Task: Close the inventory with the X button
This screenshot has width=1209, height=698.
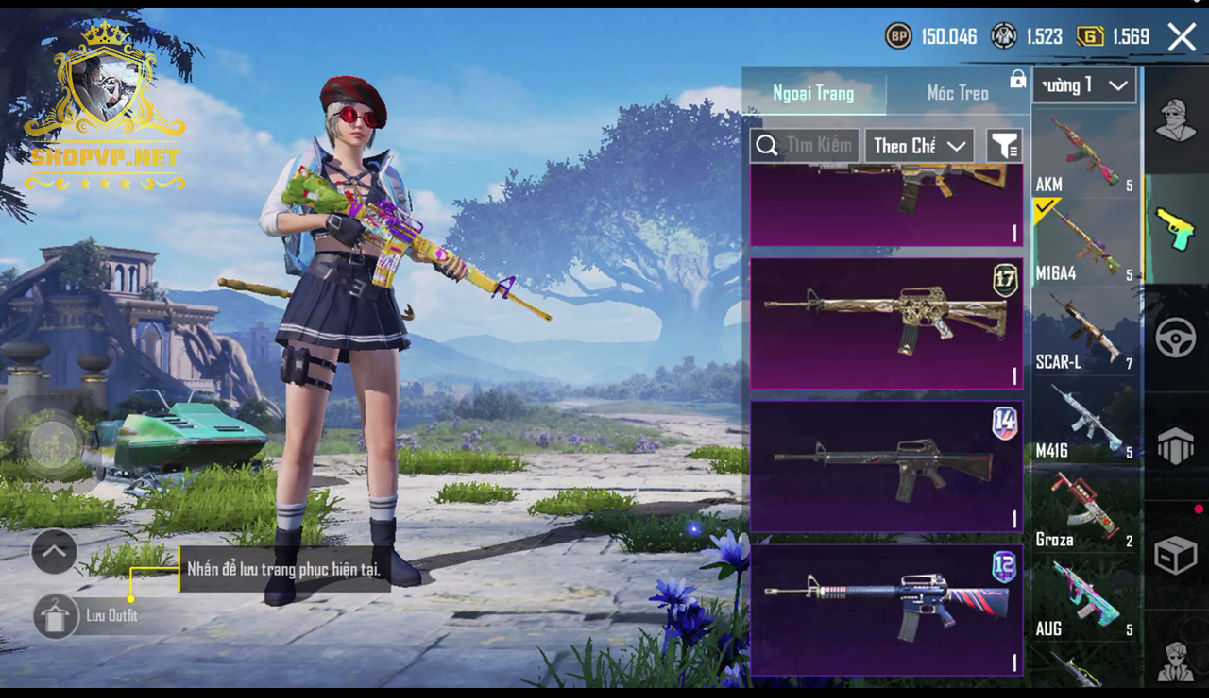Action: point(1182,38)
